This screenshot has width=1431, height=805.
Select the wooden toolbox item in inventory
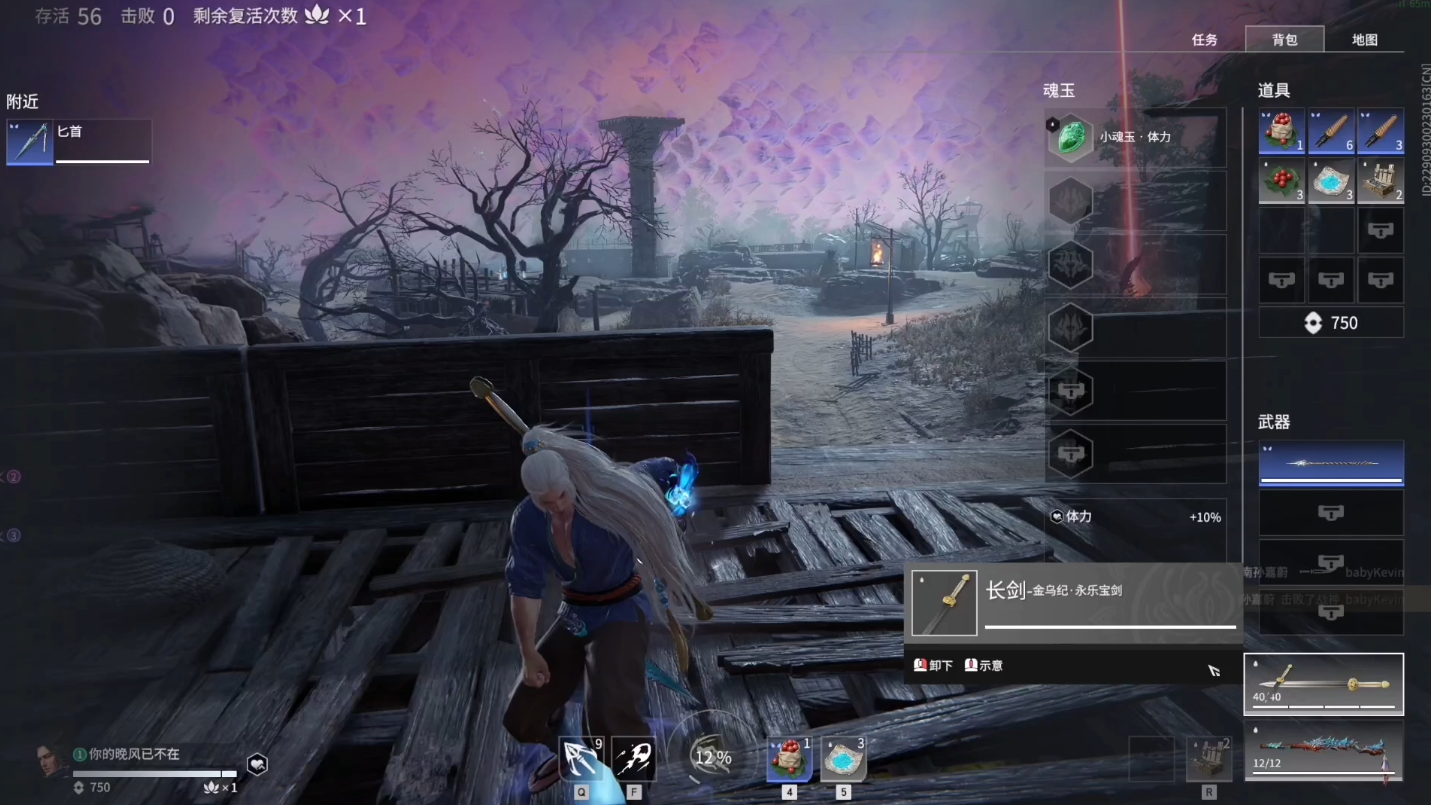coord(1380,181)
